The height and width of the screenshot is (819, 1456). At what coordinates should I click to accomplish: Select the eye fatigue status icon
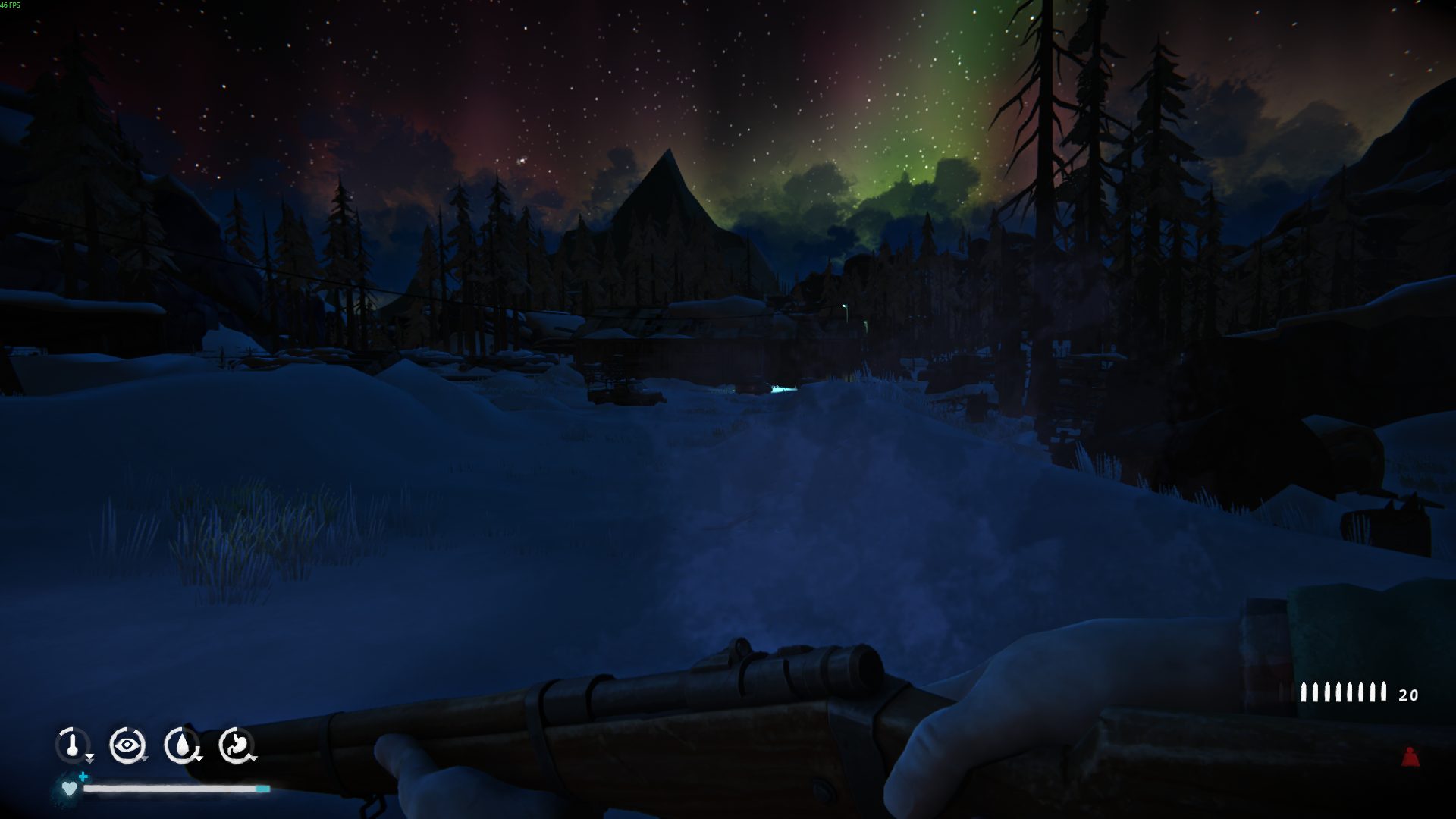[127, 745]
